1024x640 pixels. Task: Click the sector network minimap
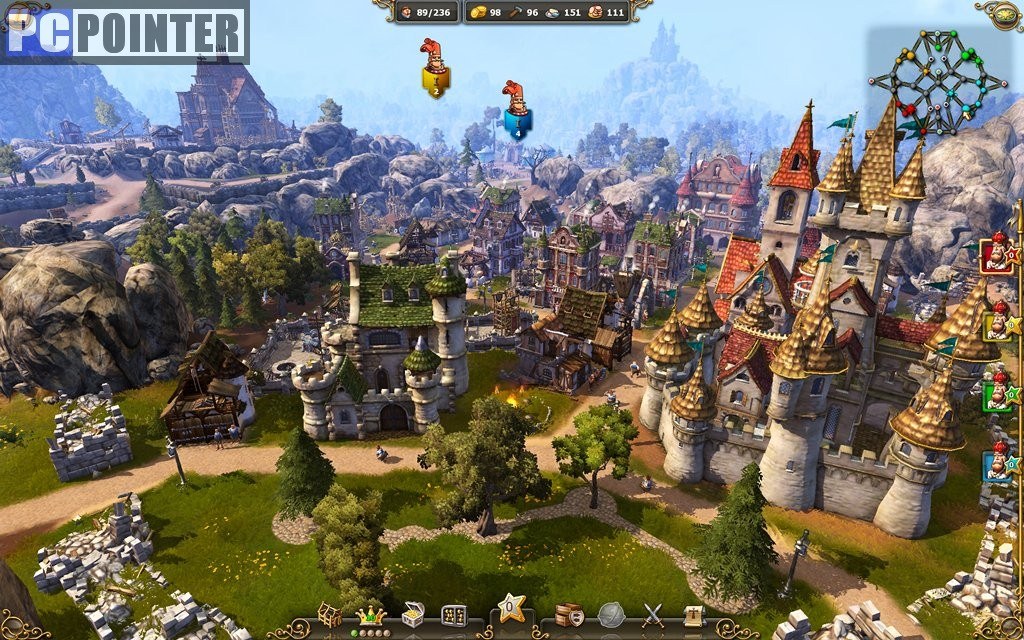pos(937,80)
